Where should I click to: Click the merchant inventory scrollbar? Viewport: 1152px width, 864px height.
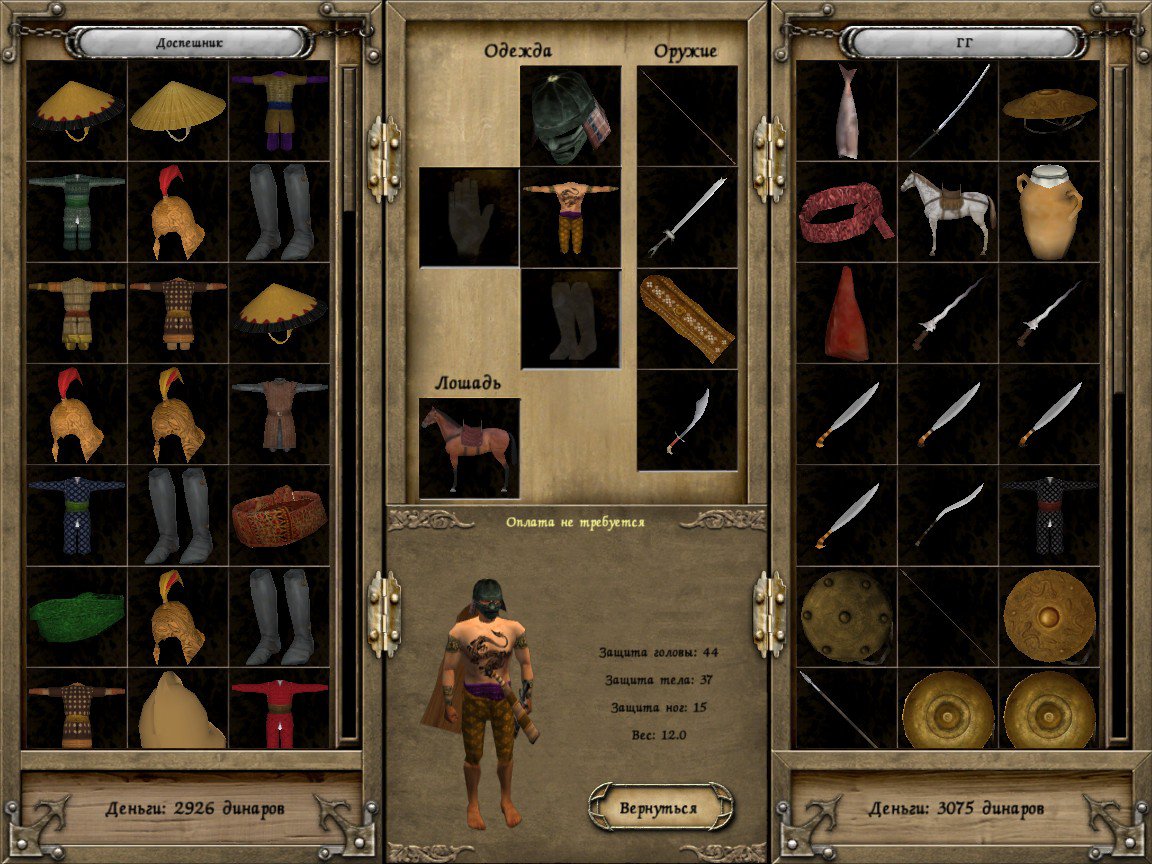[x=349, y=400]
